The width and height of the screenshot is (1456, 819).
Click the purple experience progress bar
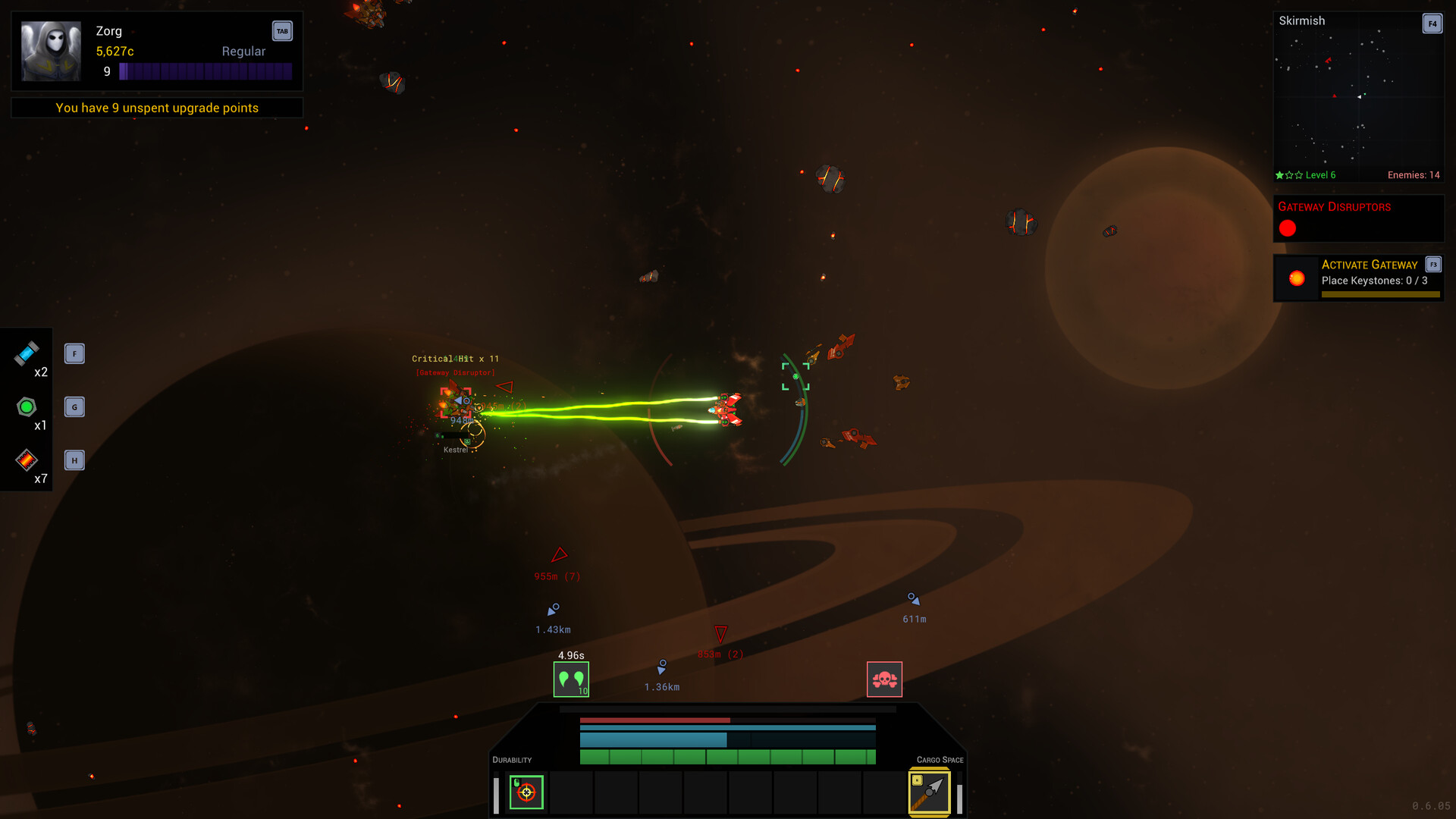tap(206, 71)
